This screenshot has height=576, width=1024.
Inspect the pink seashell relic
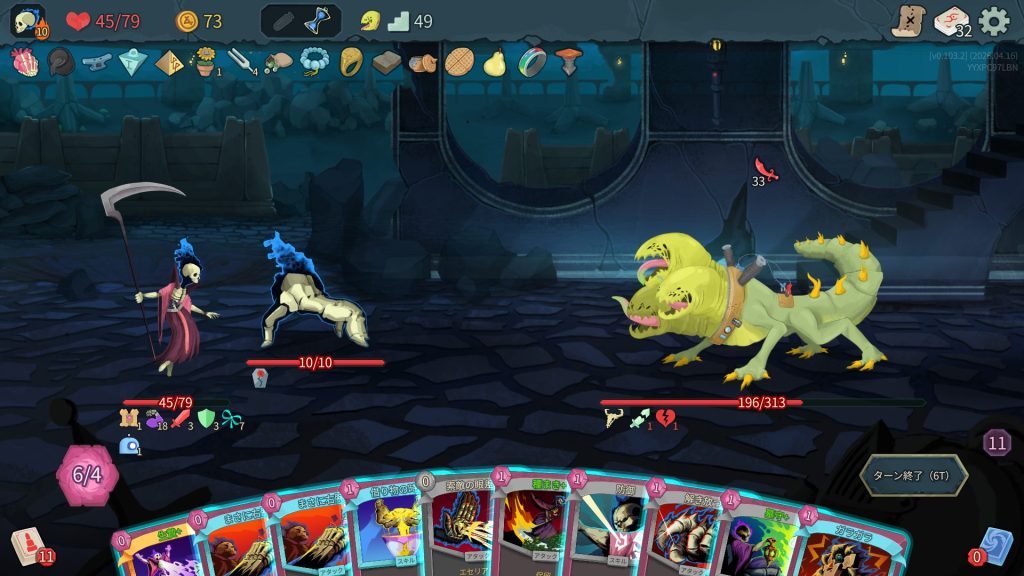23,62
